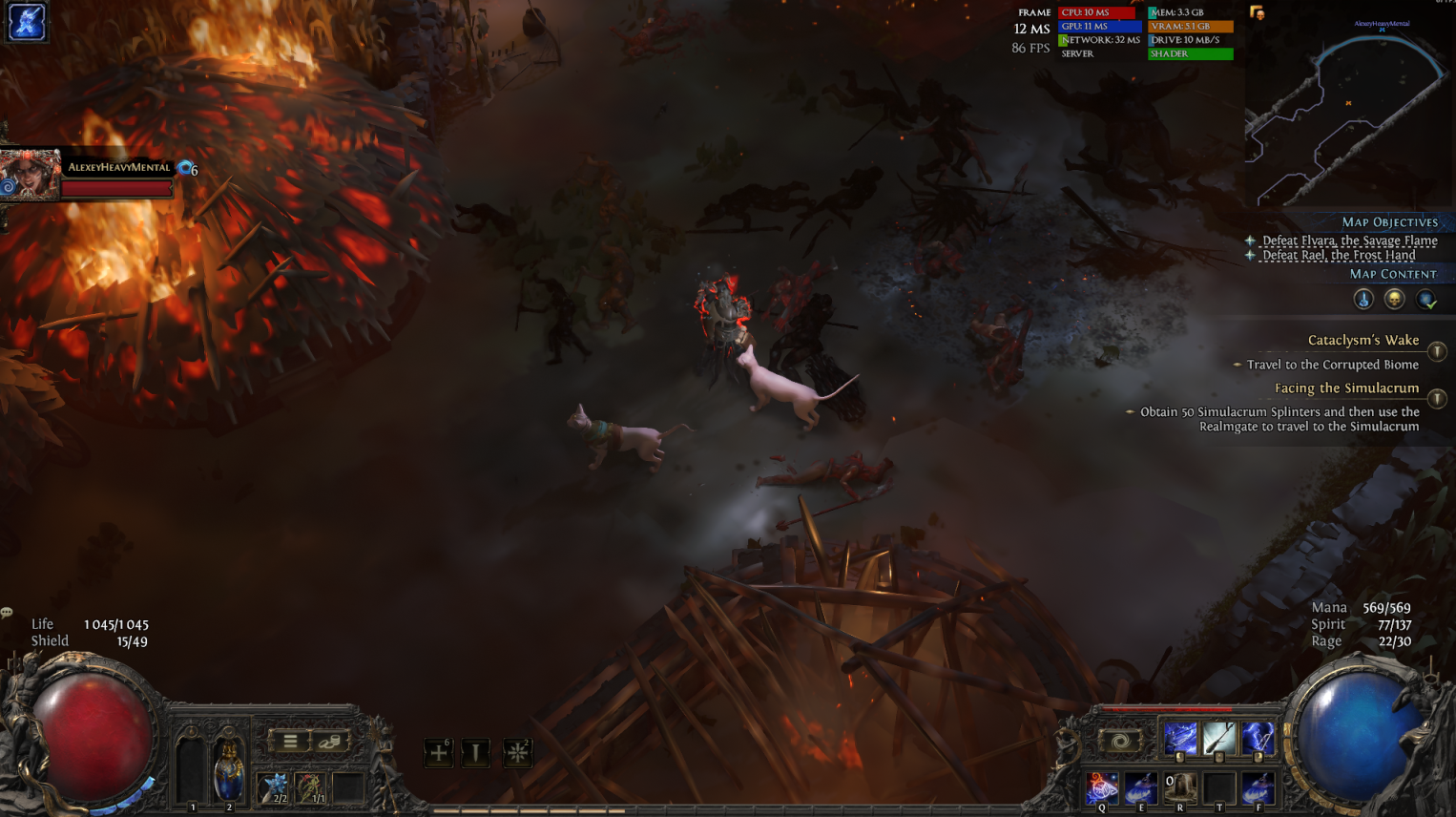
Task: Click the swirl button beside the skill bar
Action: 1120,741
